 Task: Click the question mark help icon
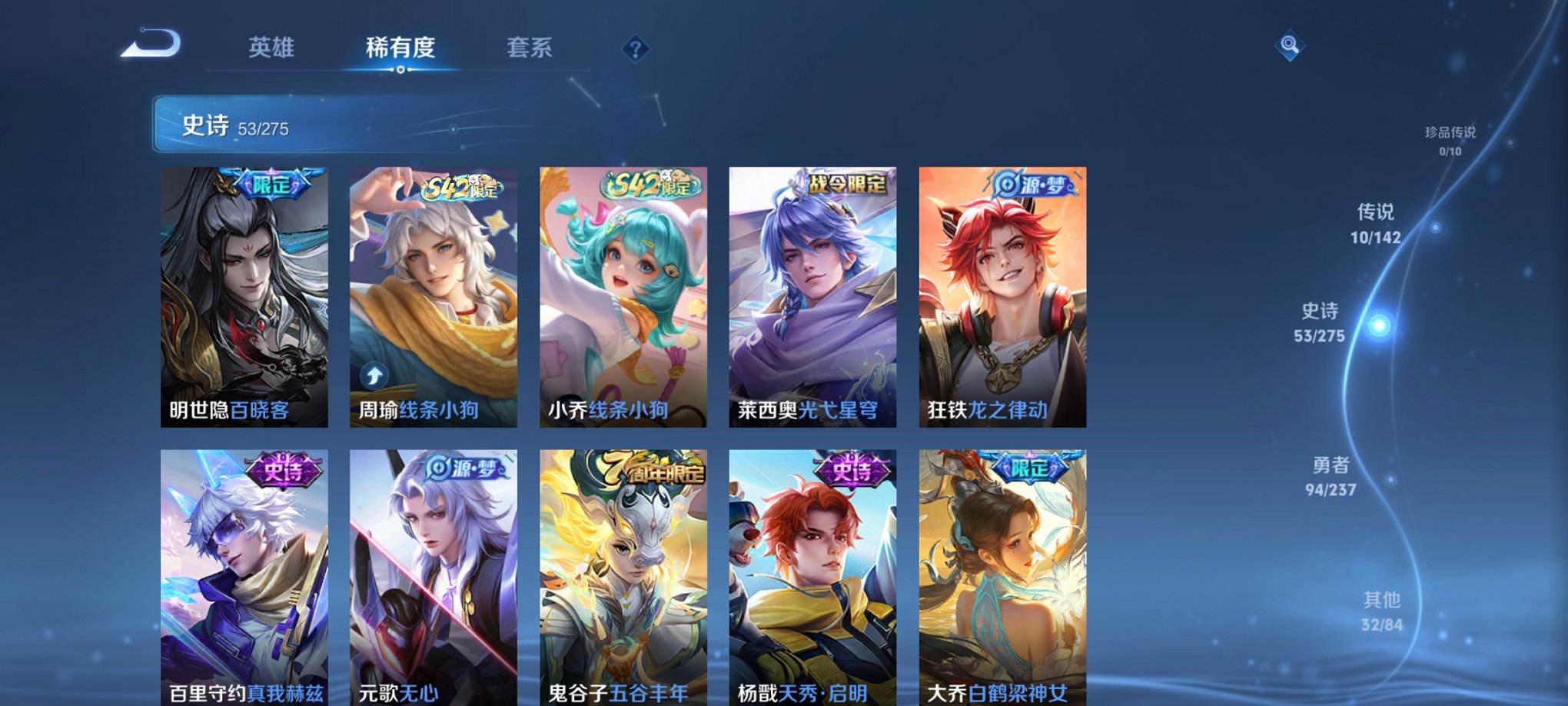coord(635,51)
